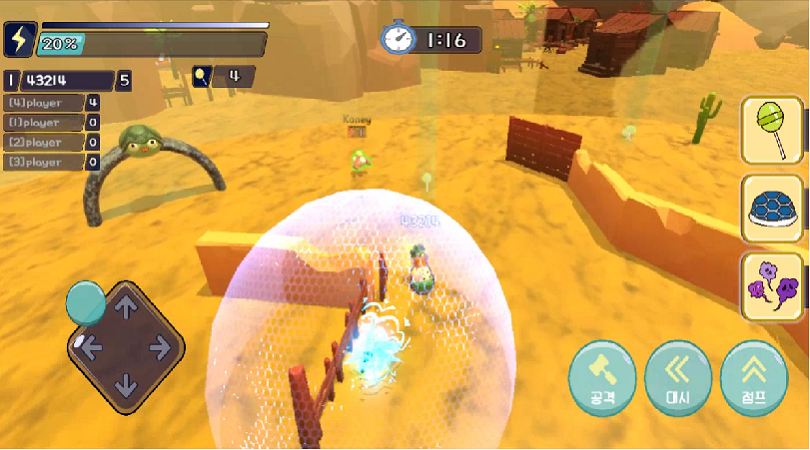
Task: Tap the D-pad down arrow
Action: [125, 383]
